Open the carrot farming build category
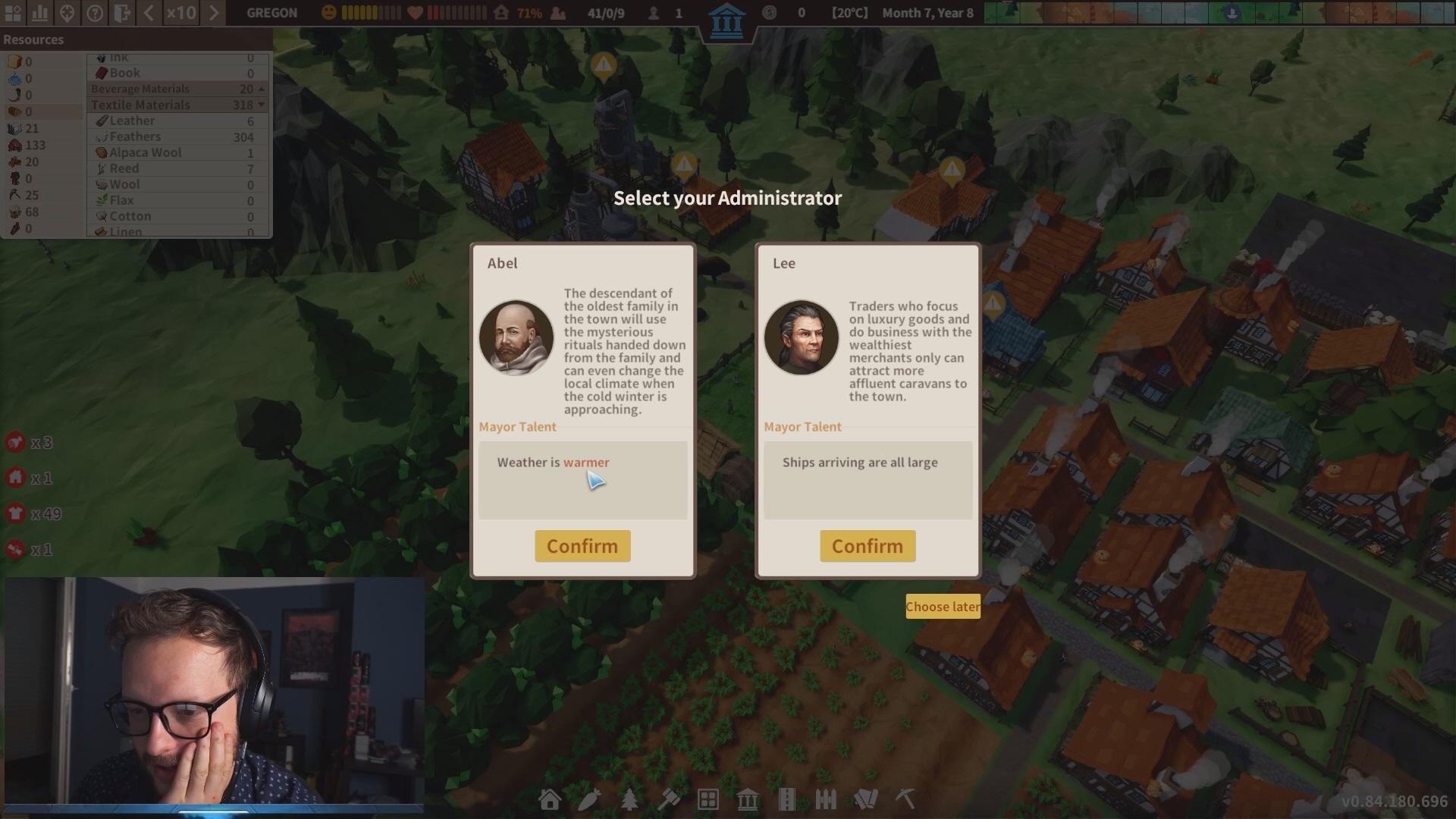This screenshot has height=819, width=1456. click(589, 799)
